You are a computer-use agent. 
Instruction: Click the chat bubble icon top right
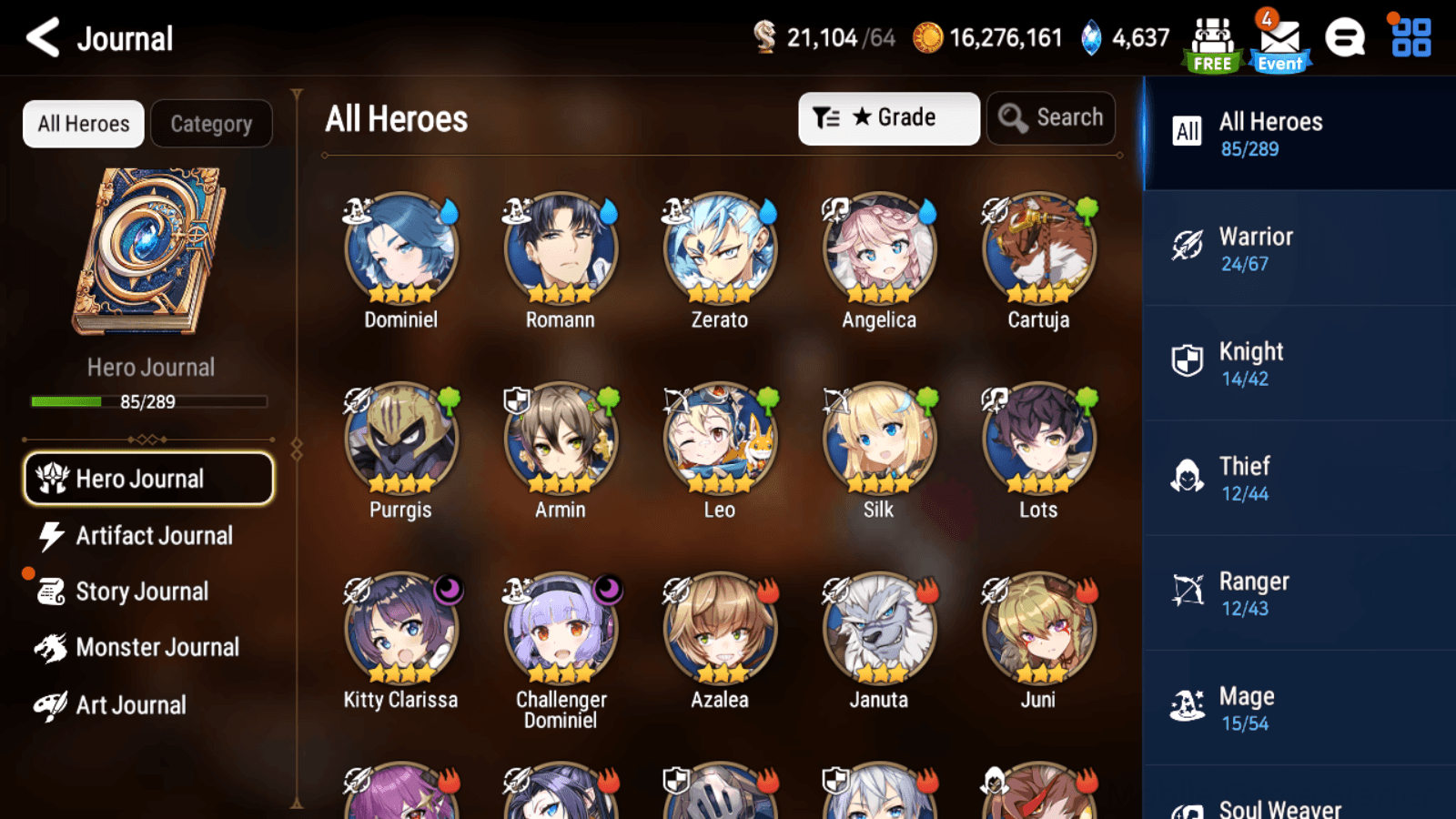pos(1344,38)
